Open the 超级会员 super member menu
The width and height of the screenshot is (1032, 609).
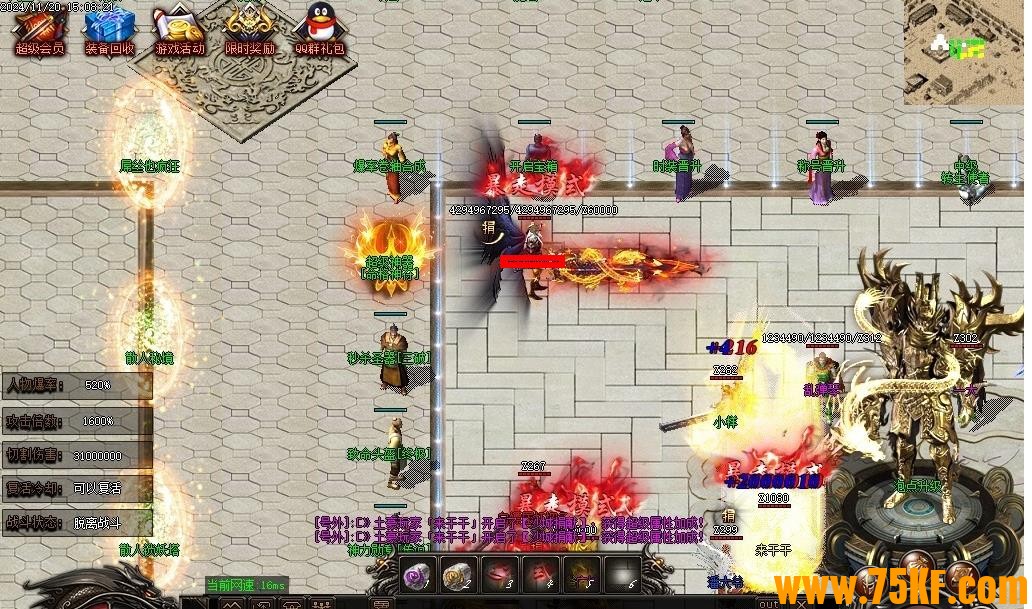[38, 30]
